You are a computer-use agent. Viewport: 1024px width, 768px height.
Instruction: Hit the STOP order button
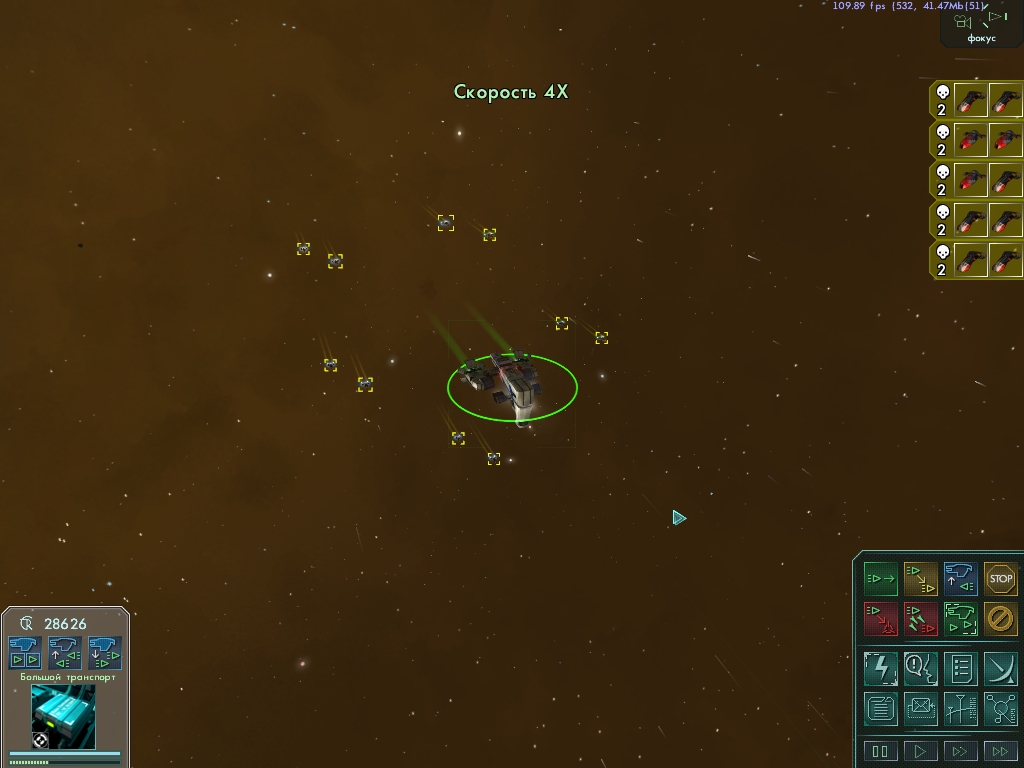point(1000,579)
